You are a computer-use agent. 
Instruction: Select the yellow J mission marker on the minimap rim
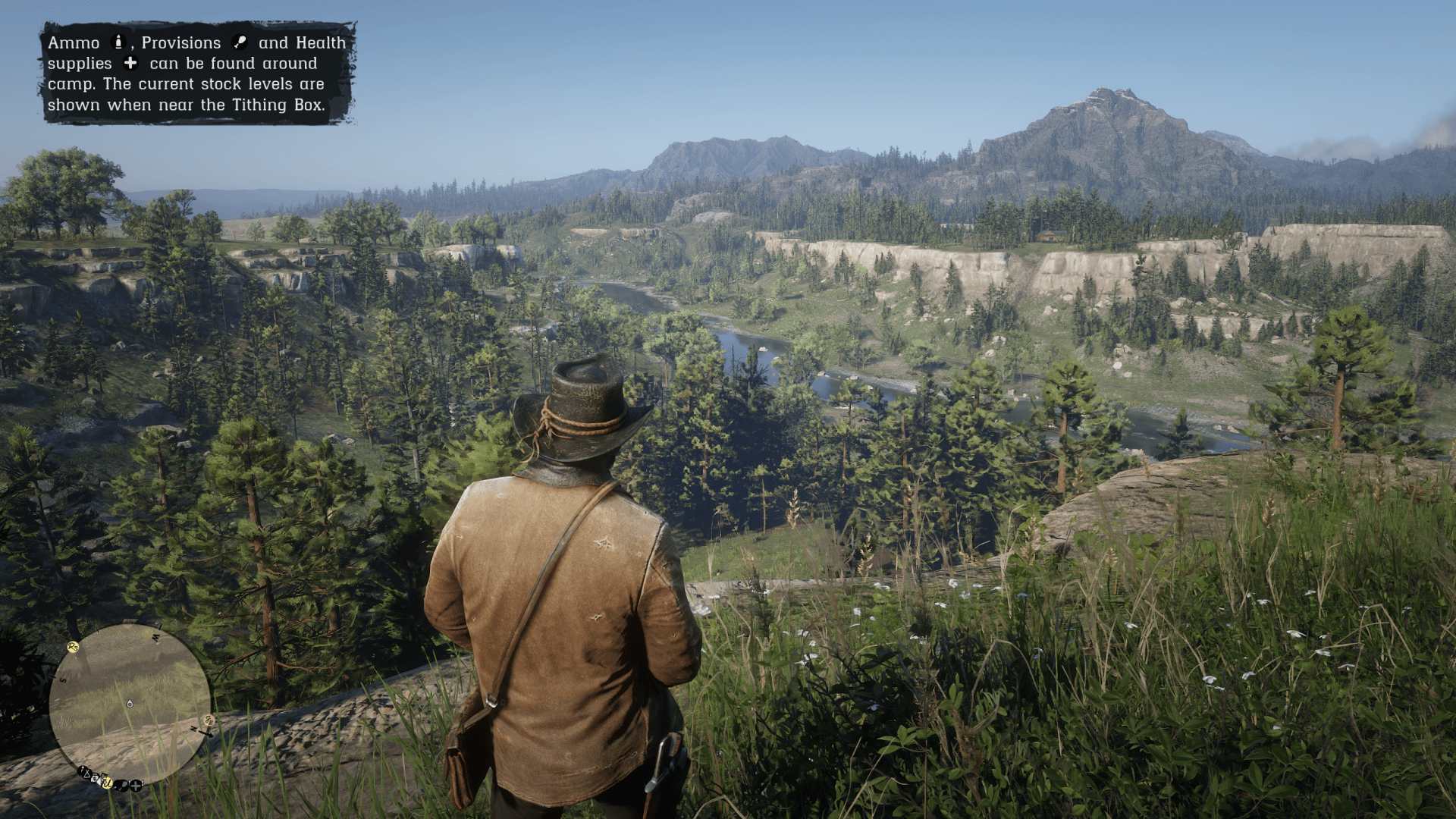(107, 783)
